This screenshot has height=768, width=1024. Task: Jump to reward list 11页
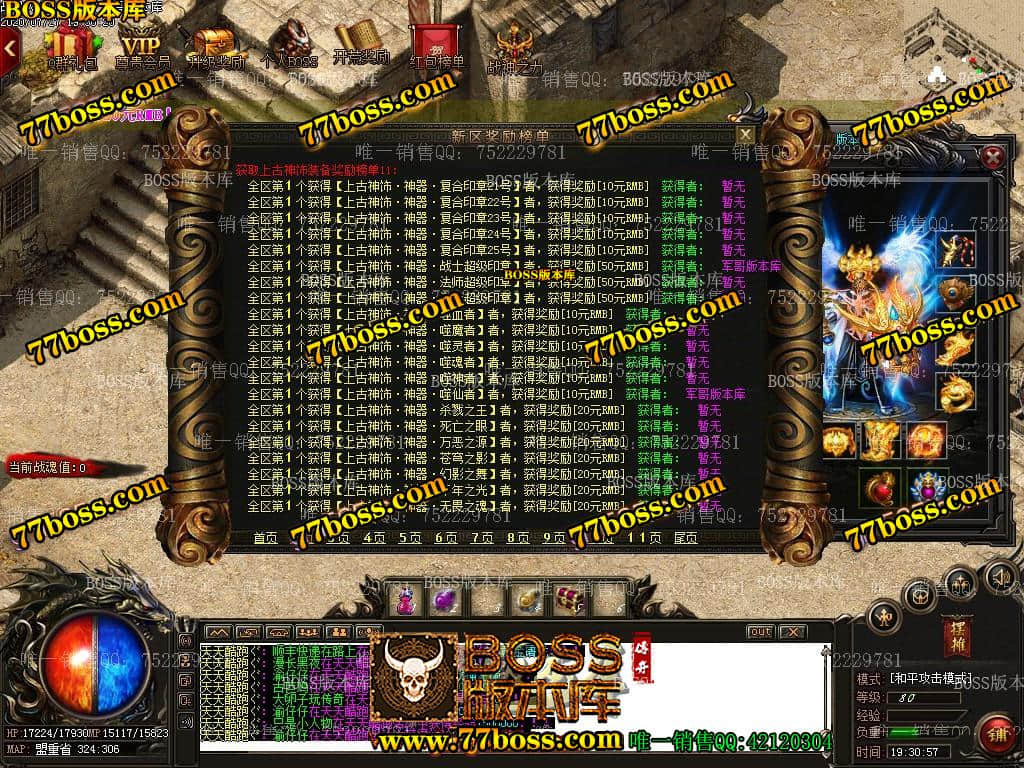[643, 538]
